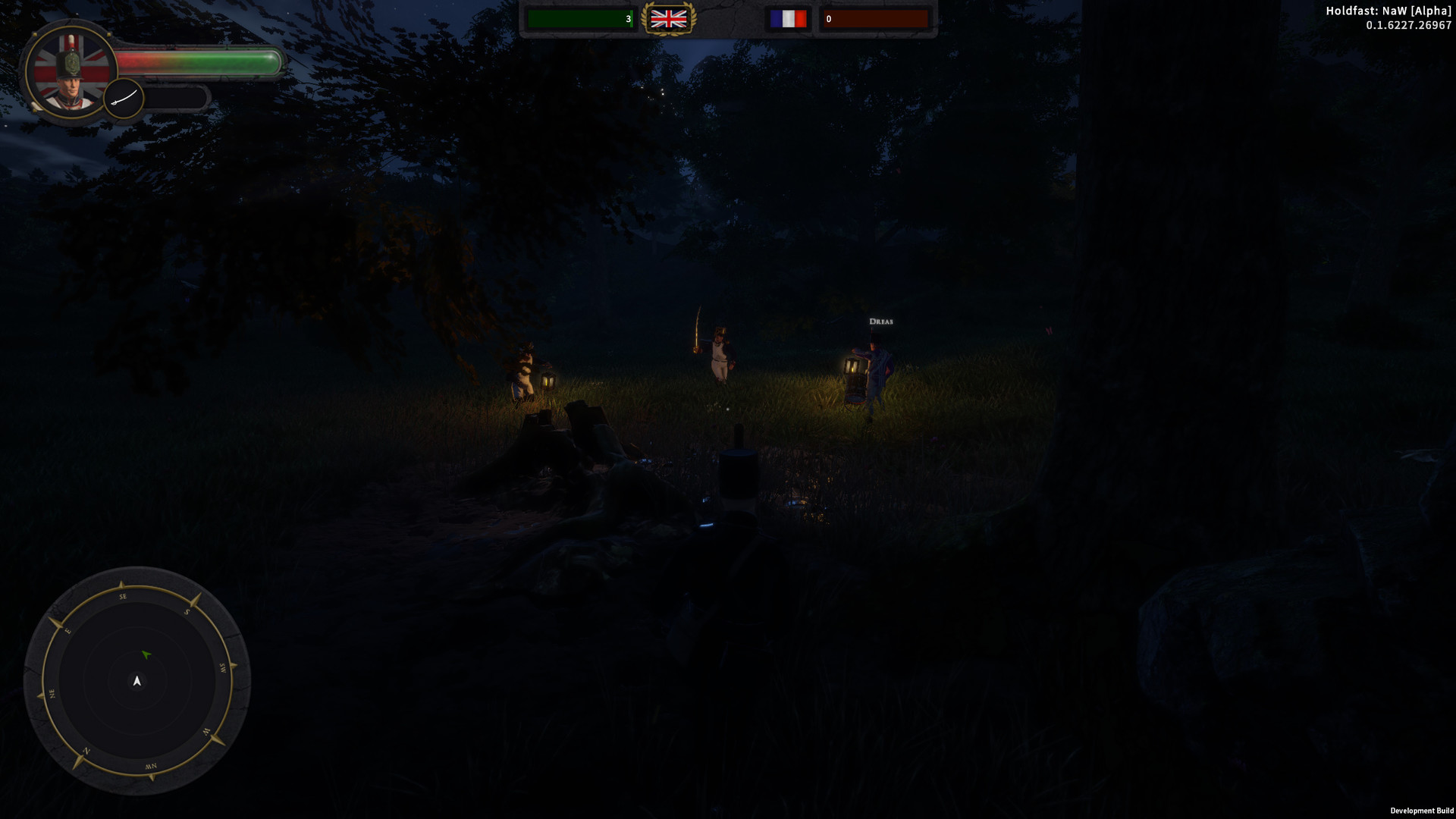This screenshot has height=819, width=1456.
Task: Select the sabre weapon icon
Action: click(x=124, y=97)
